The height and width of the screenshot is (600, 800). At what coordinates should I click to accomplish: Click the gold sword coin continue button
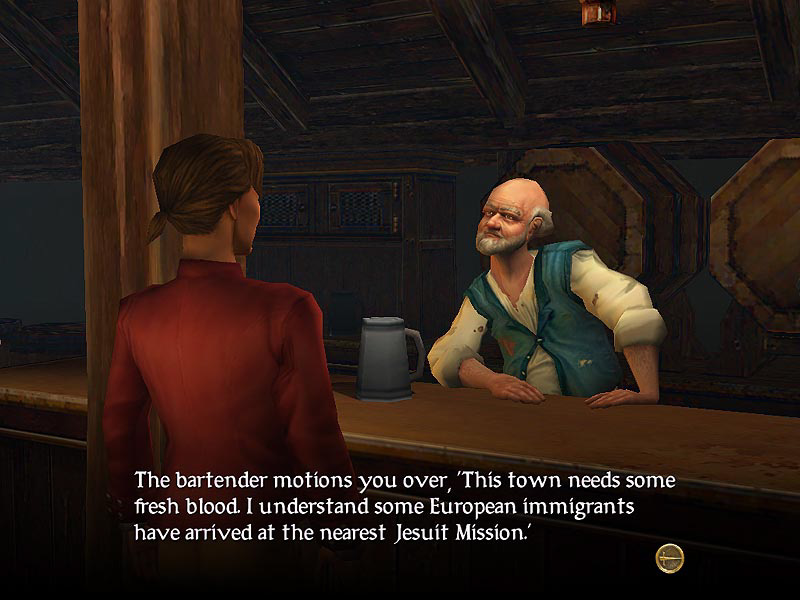coord(669,558)
